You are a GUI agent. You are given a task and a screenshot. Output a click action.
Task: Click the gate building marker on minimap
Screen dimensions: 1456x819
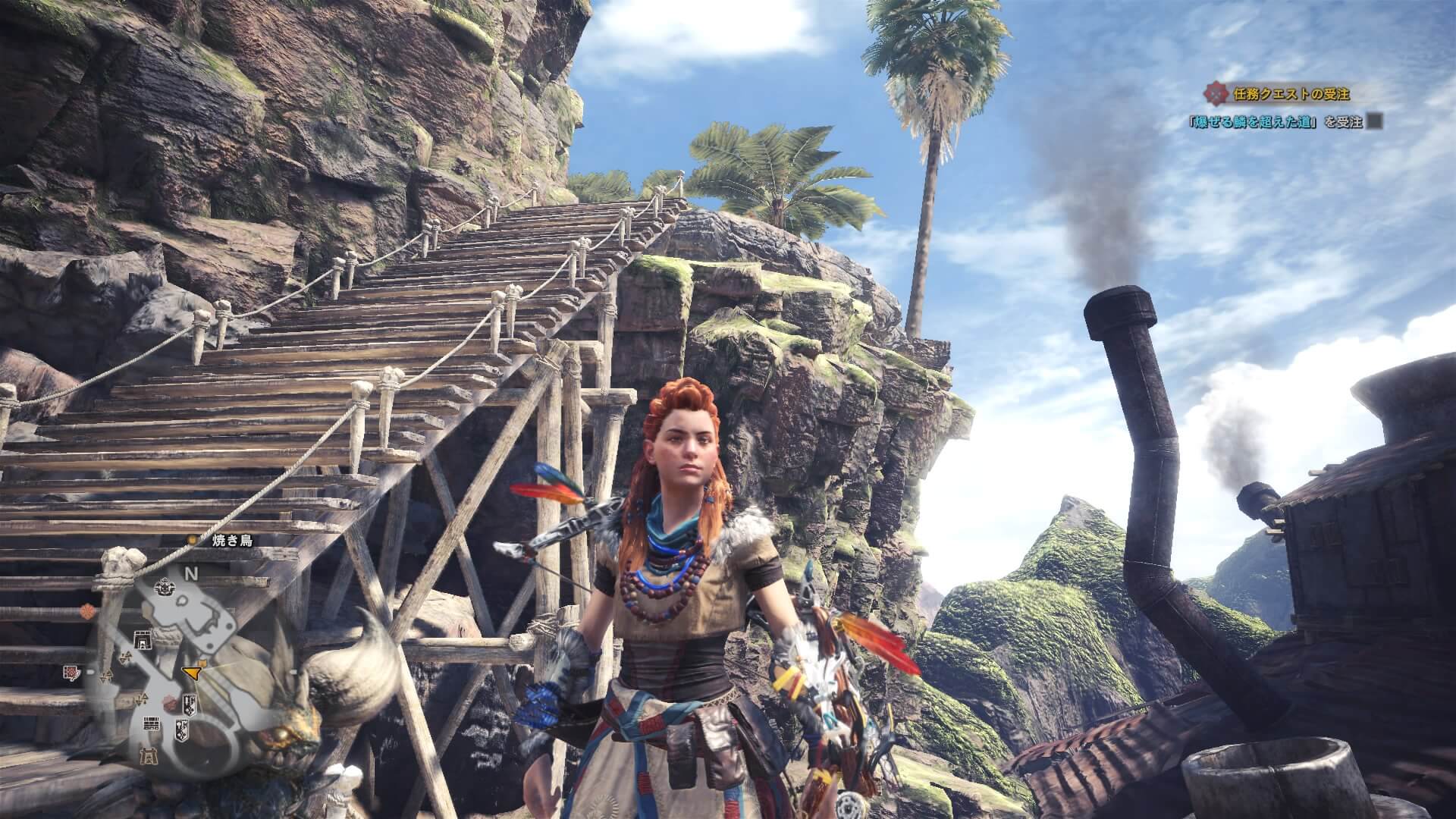click(141, 639)
